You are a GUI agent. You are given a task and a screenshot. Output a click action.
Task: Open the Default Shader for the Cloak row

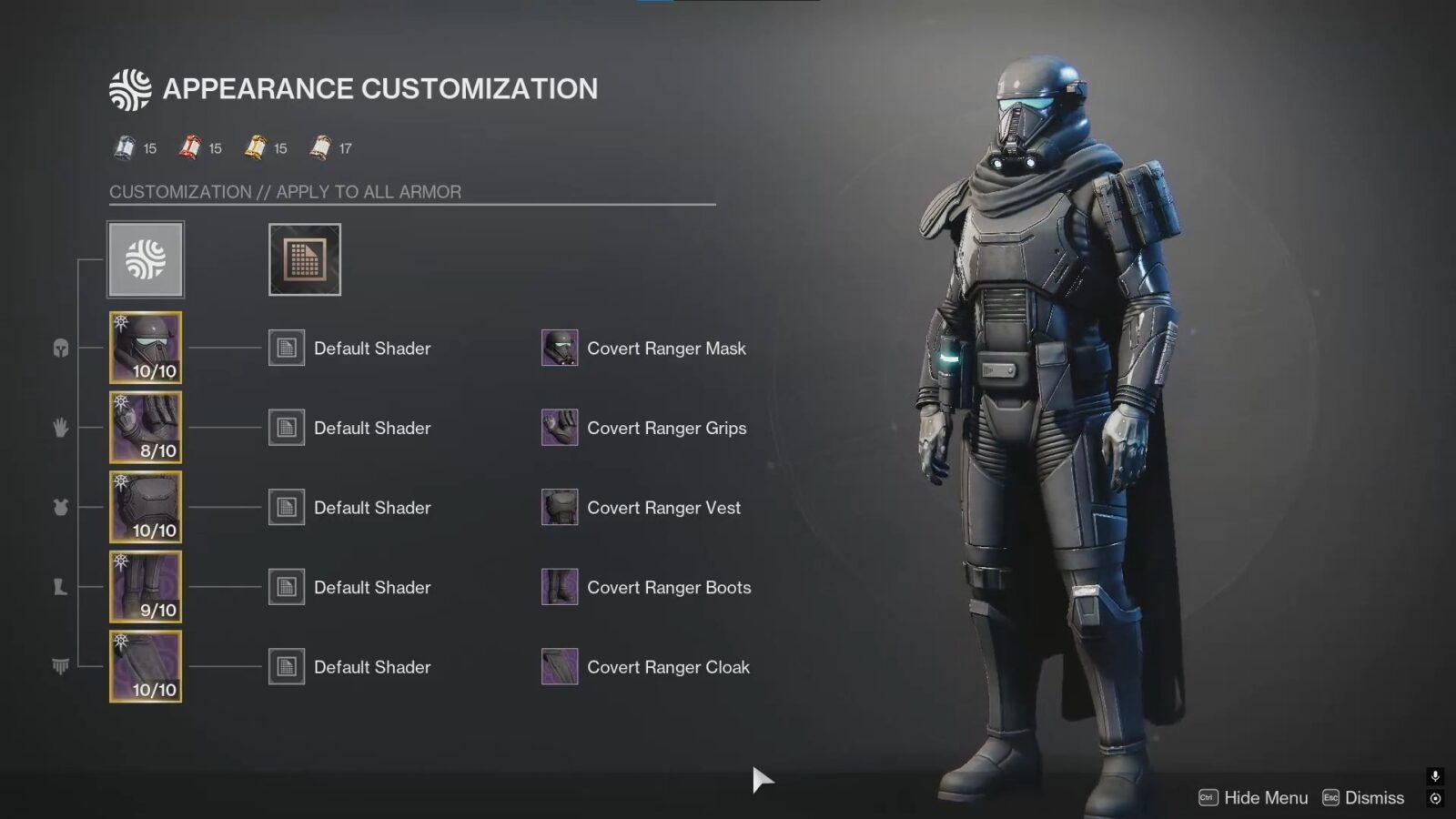(286, 666)
